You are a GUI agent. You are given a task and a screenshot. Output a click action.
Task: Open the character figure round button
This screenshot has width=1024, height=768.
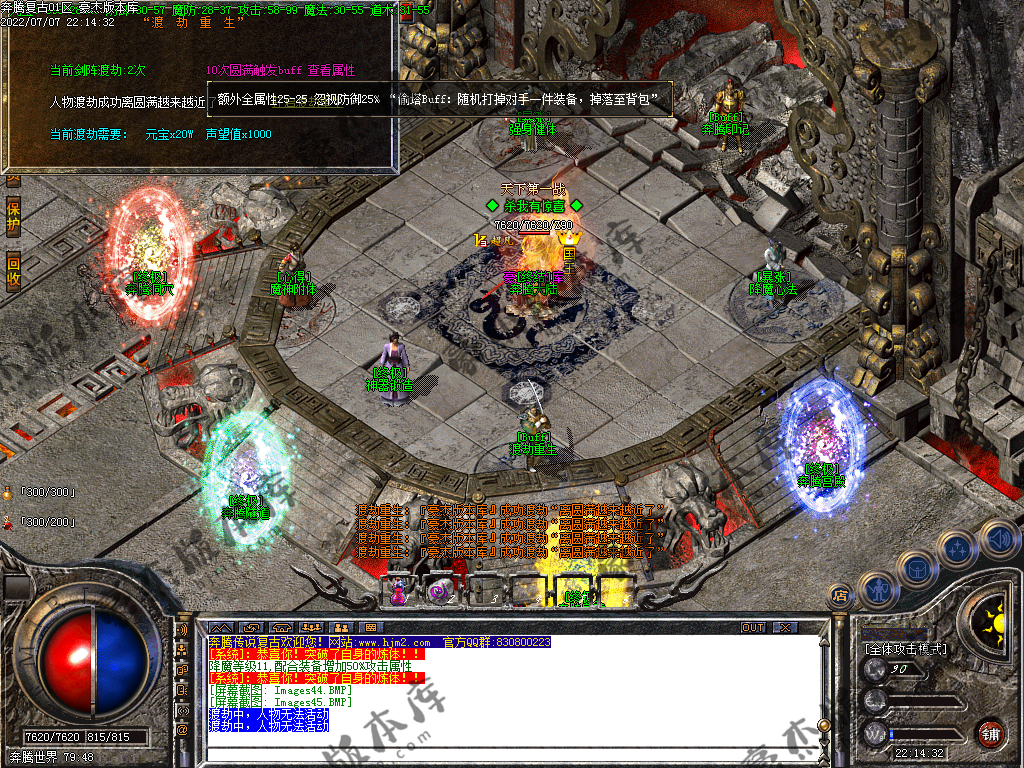click(x=877, y=590)
